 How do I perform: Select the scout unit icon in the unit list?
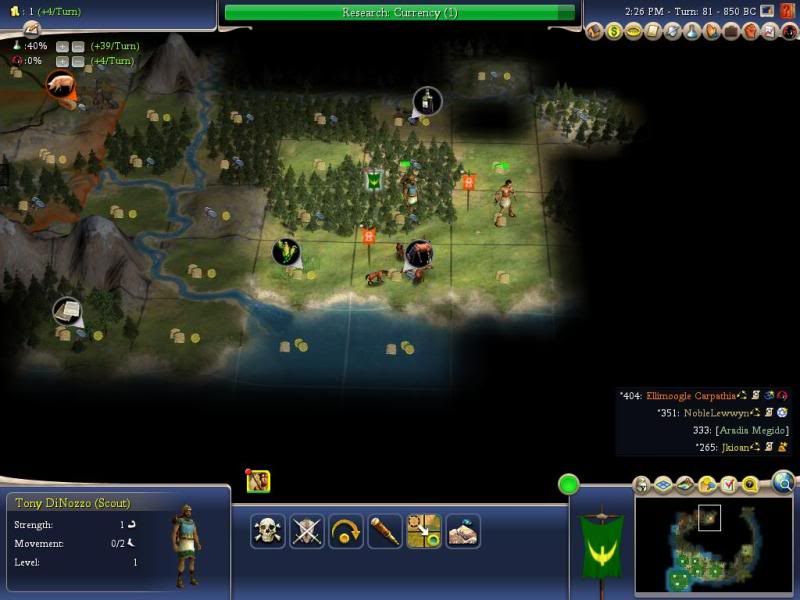258,481
